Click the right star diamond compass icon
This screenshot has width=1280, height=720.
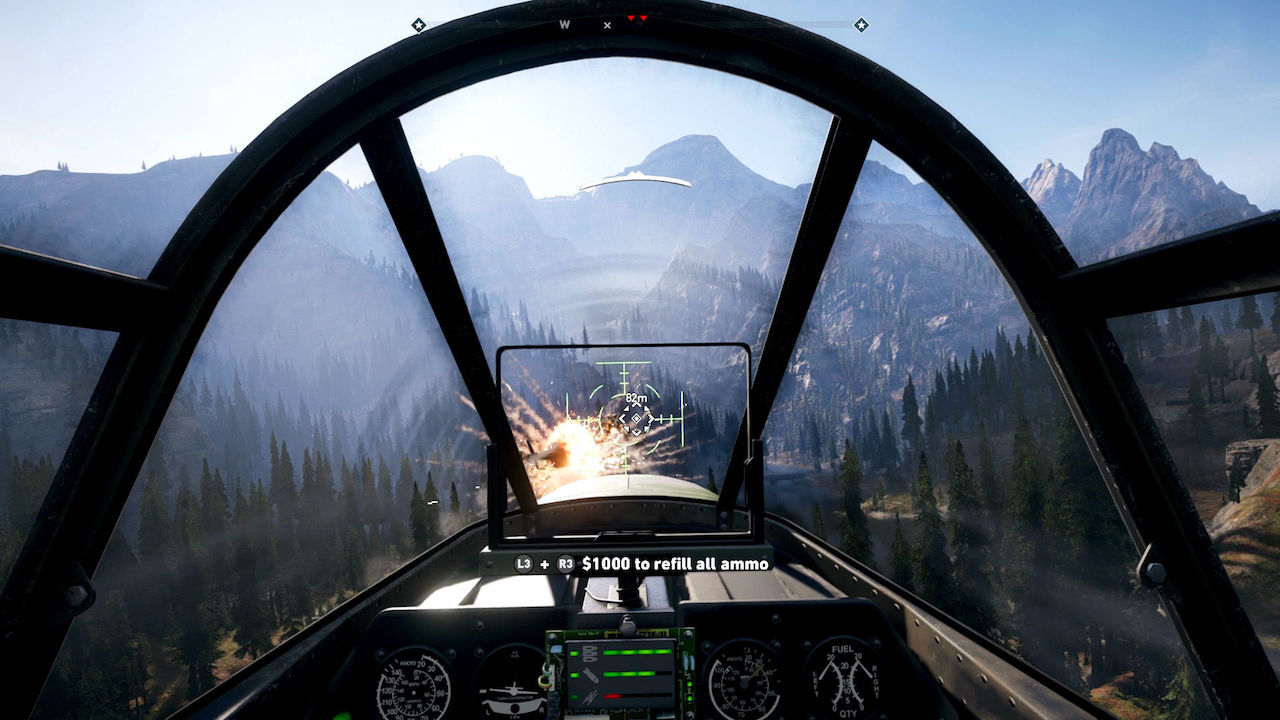(x=860, y=25)
